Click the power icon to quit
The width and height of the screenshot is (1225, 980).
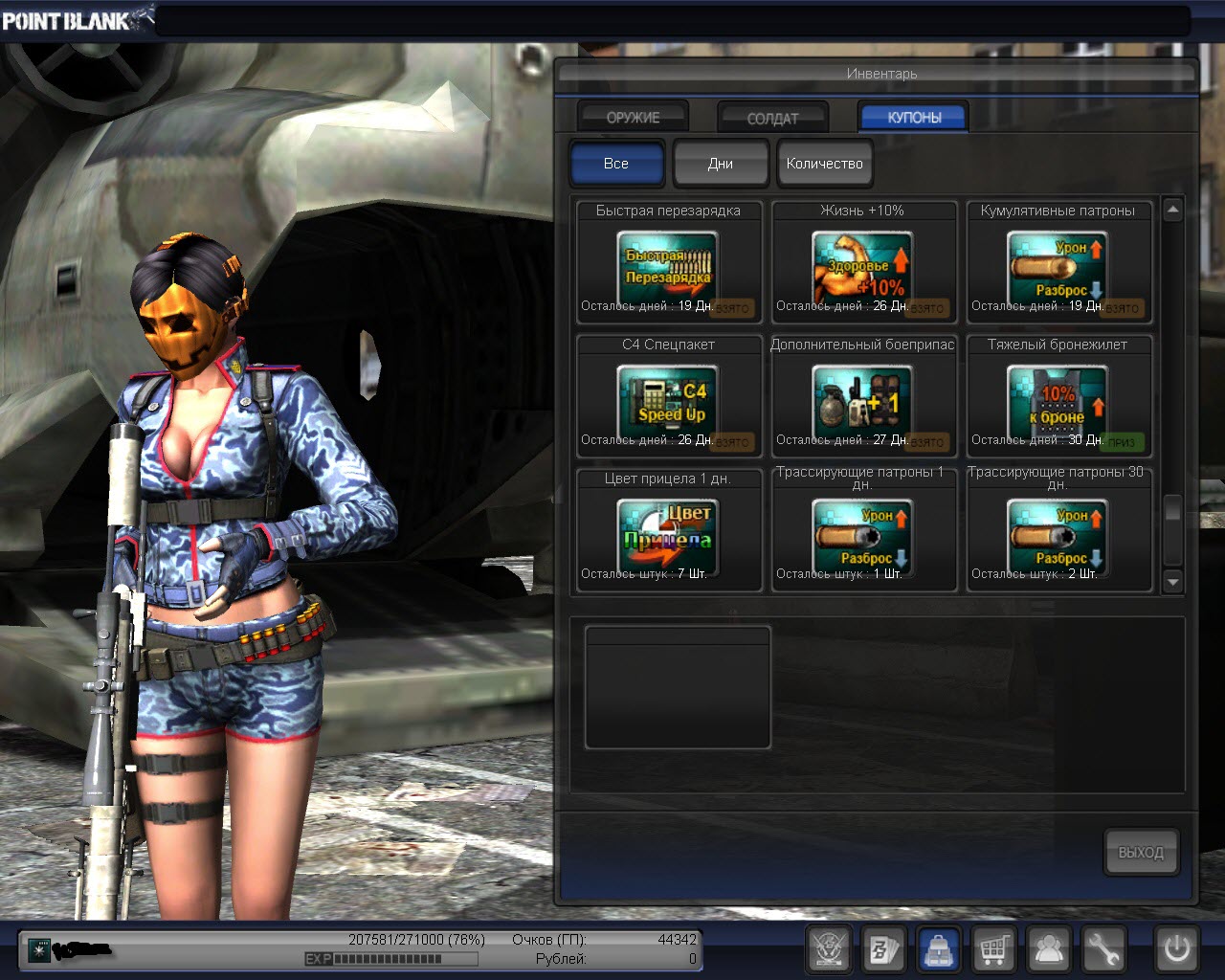pyautogui.click(x=1177, y=950)
